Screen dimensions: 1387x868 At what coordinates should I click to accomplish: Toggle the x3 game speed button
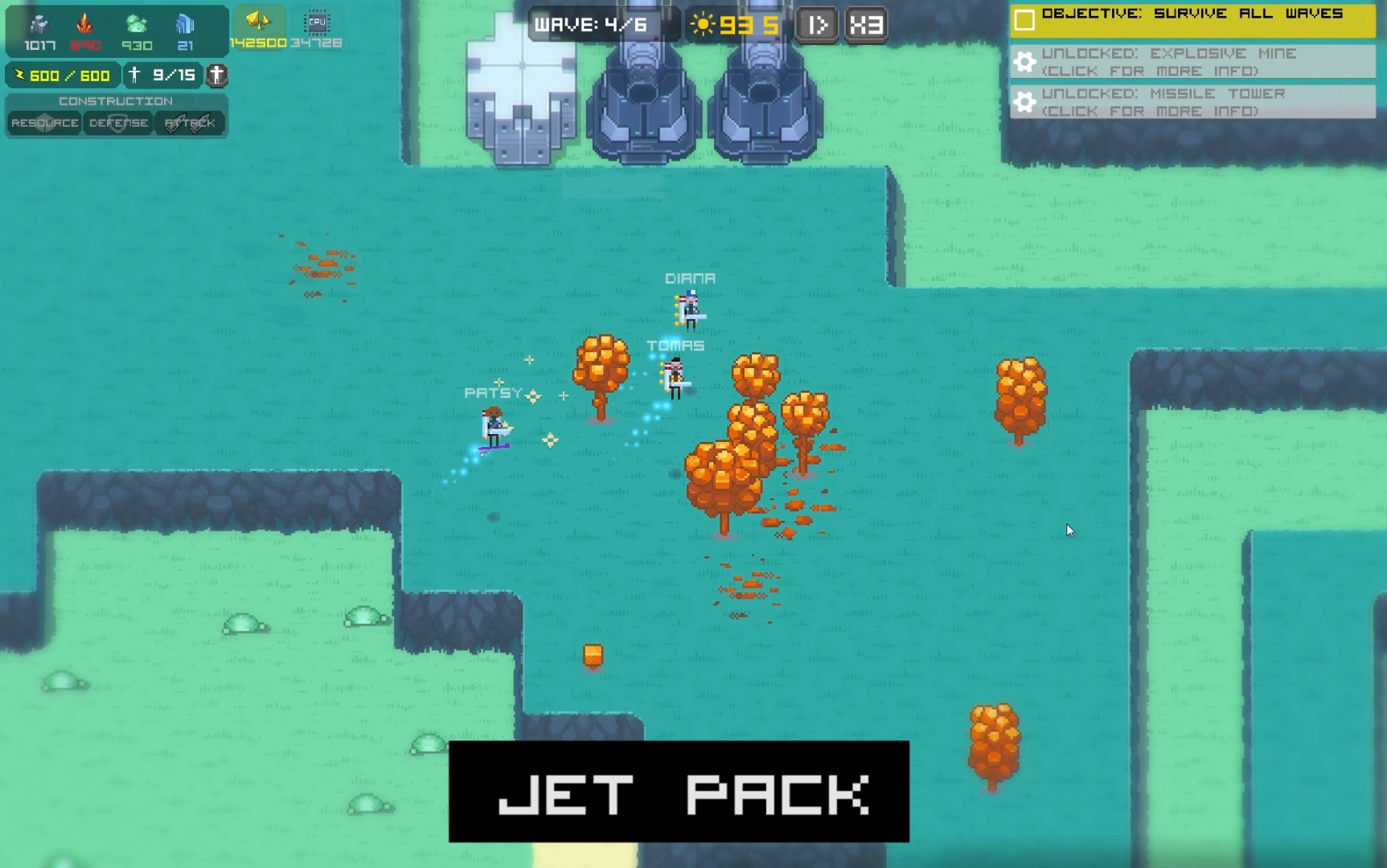coord(866,24)
